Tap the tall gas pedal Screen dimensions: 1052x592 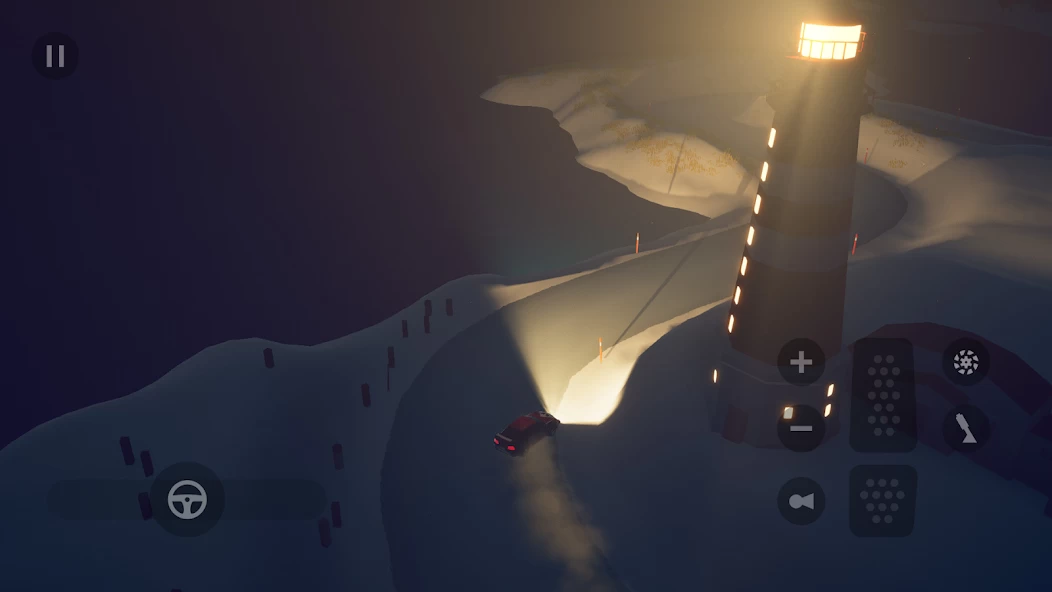(883, 395)
